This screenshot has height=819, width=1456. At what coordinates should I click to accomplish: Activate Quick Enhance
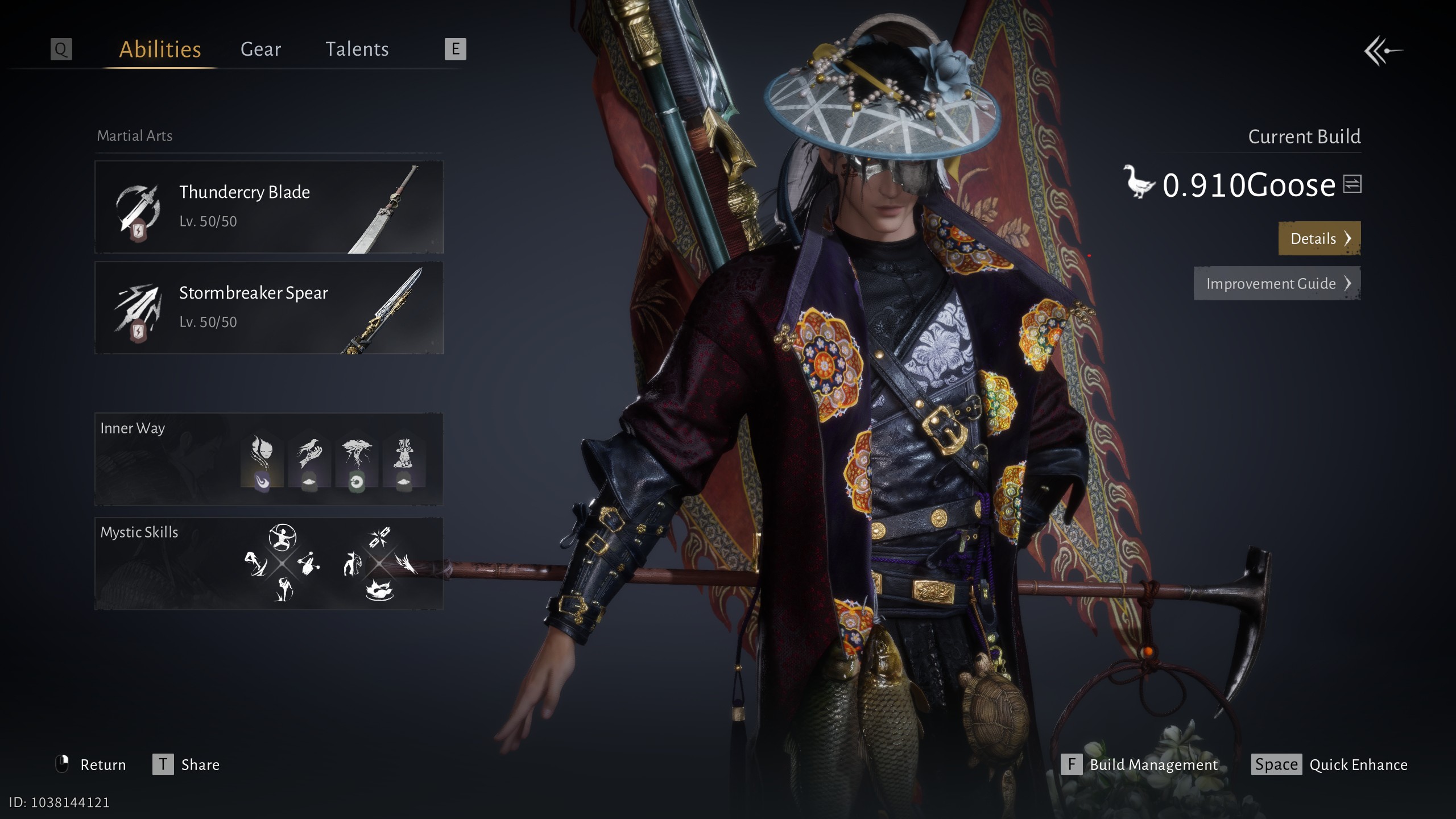tap(1329, 764)
